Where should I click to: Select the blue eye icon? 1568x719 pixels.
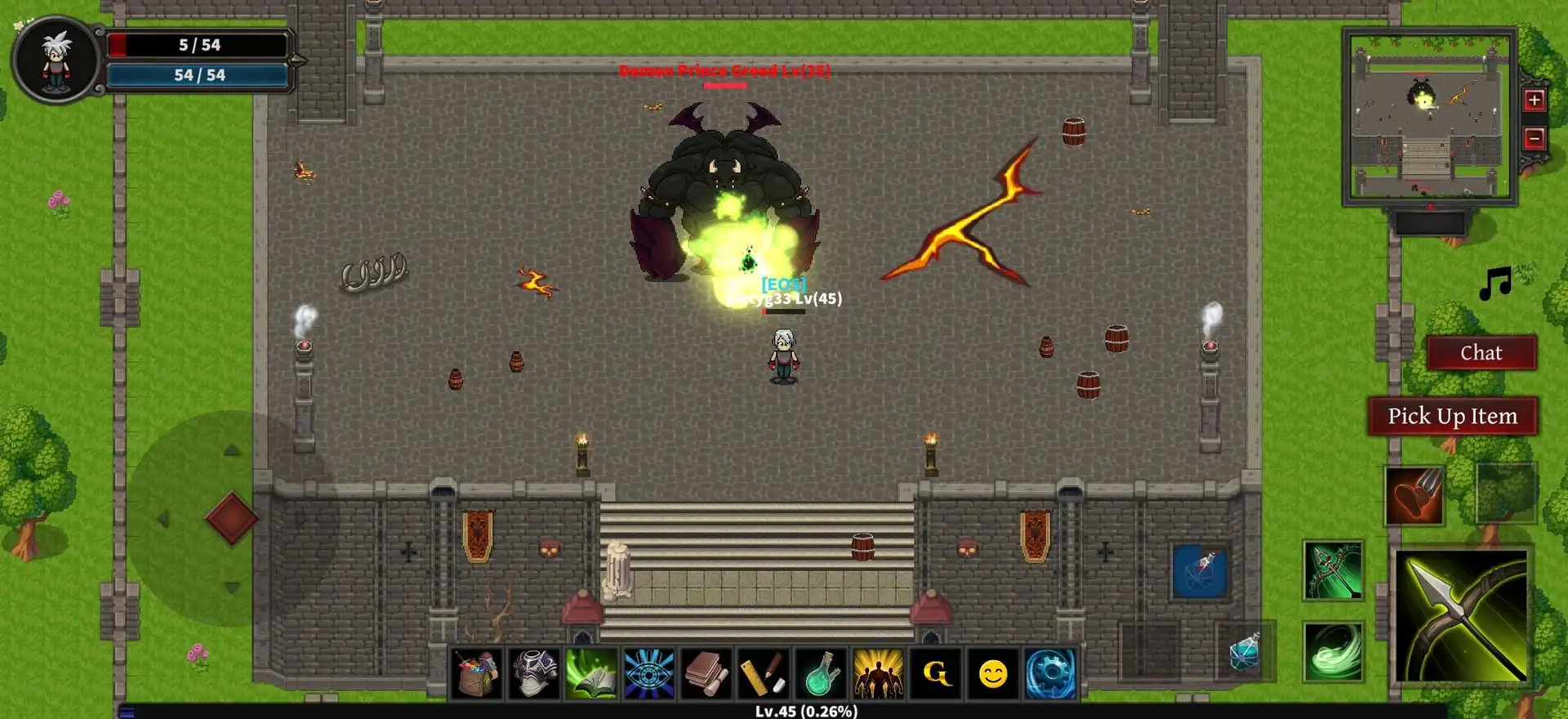point(649,674)
